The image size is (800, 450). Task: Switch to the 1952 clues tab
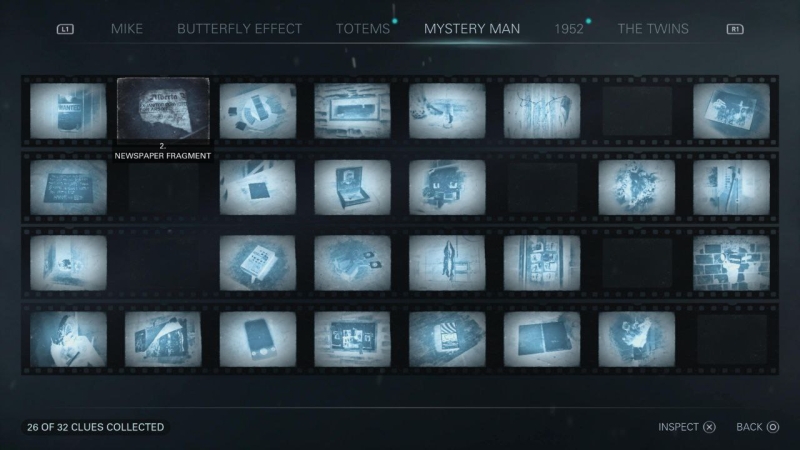[x=569, y=28]
